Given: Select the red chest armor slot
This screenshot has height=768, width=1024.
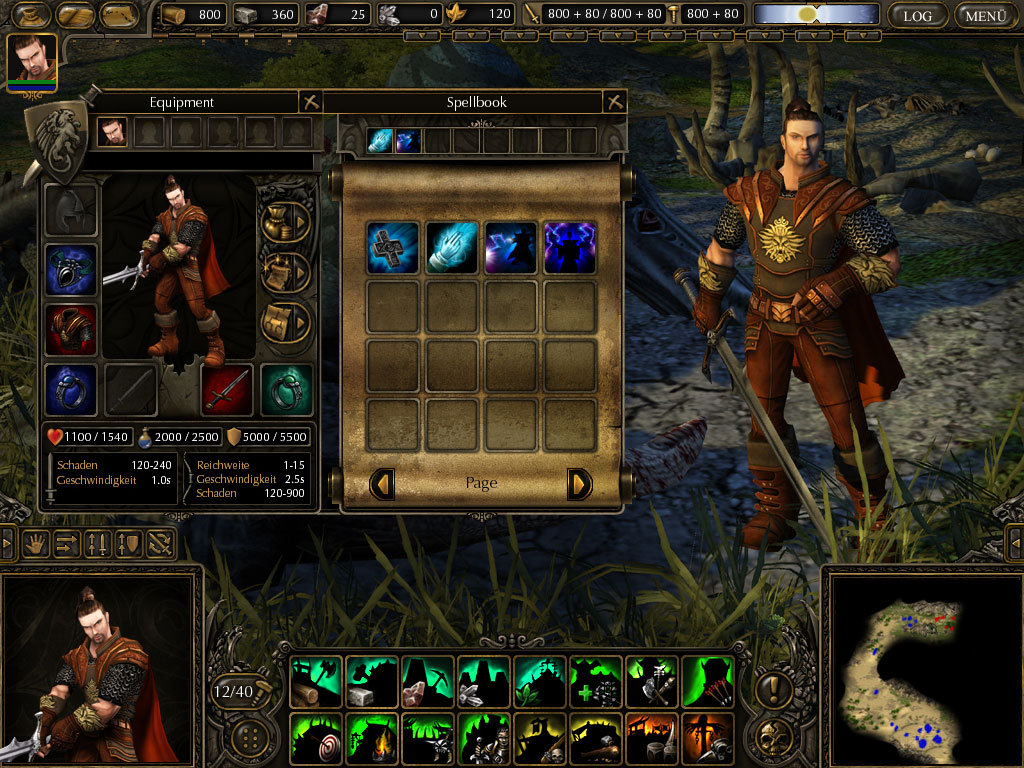Looking at the screenshot, I should click(71, 330).
